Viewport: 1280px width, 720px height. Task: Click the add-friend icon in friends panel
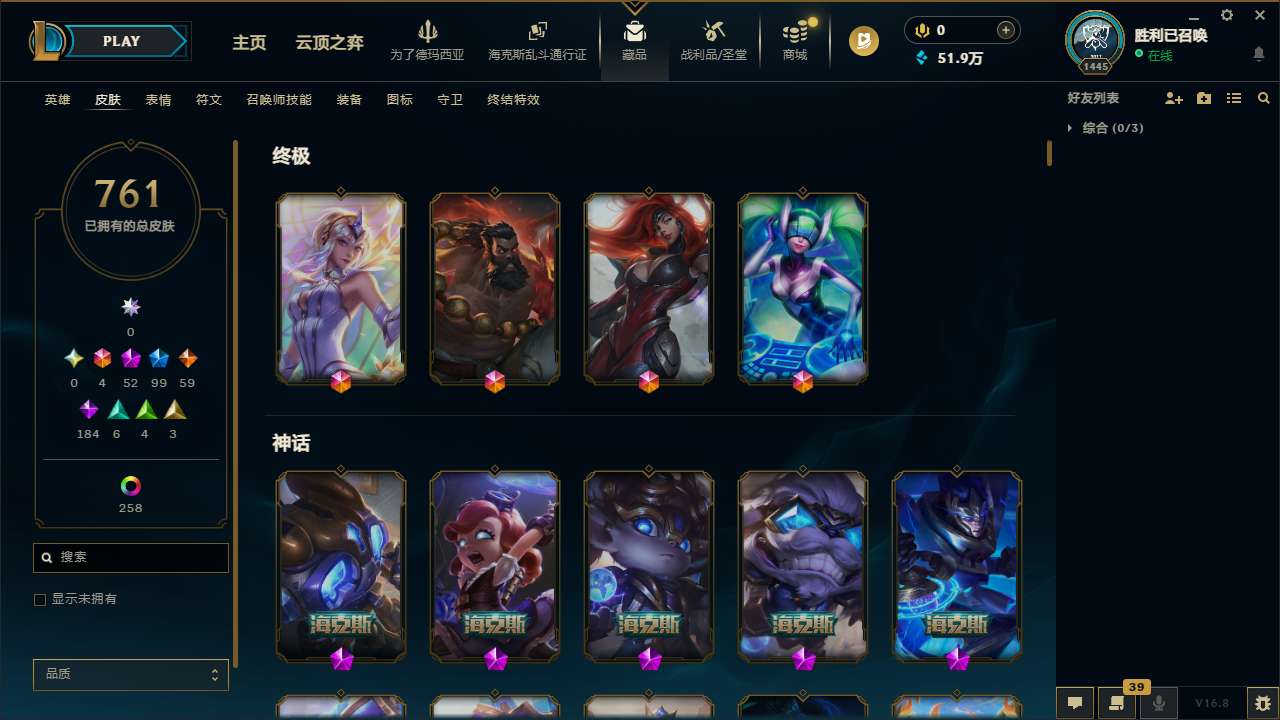coord(1174,98)
